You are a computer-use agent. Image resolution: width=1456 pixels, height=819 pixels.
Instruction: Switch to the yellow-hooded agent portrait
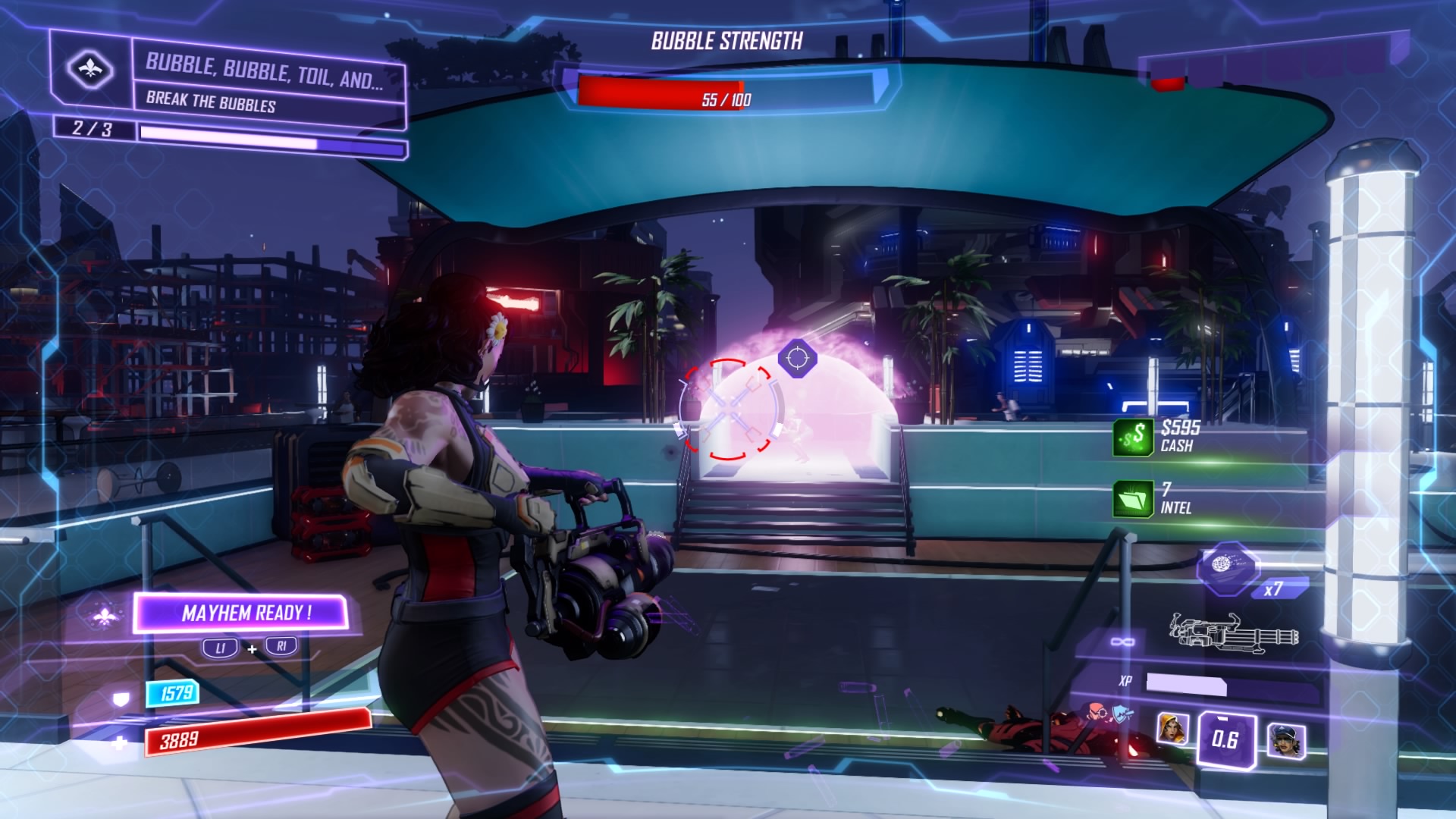click(1172, 729)
